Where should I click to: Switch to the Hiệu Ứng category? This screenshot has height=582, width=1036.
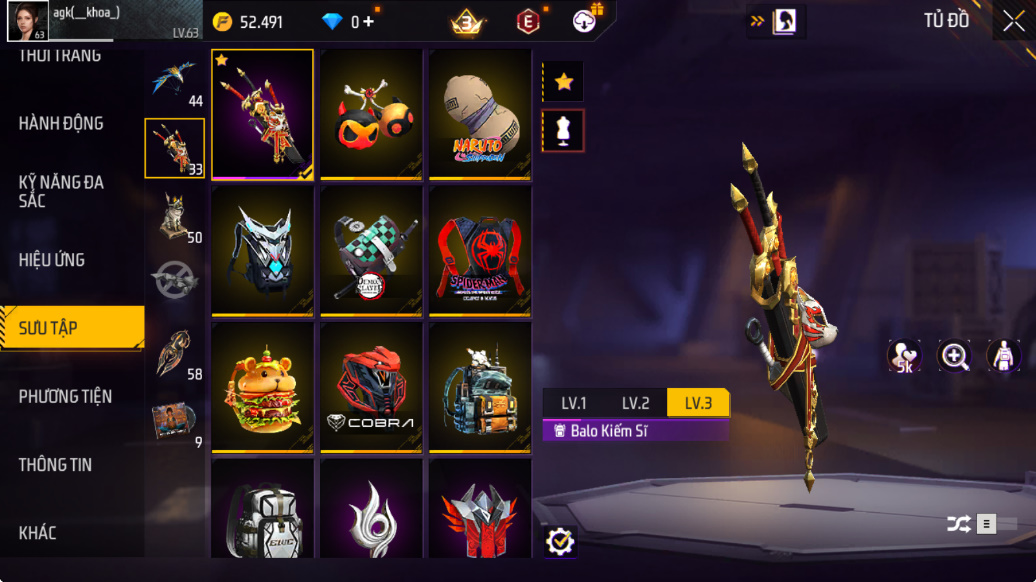coord(52,260)
